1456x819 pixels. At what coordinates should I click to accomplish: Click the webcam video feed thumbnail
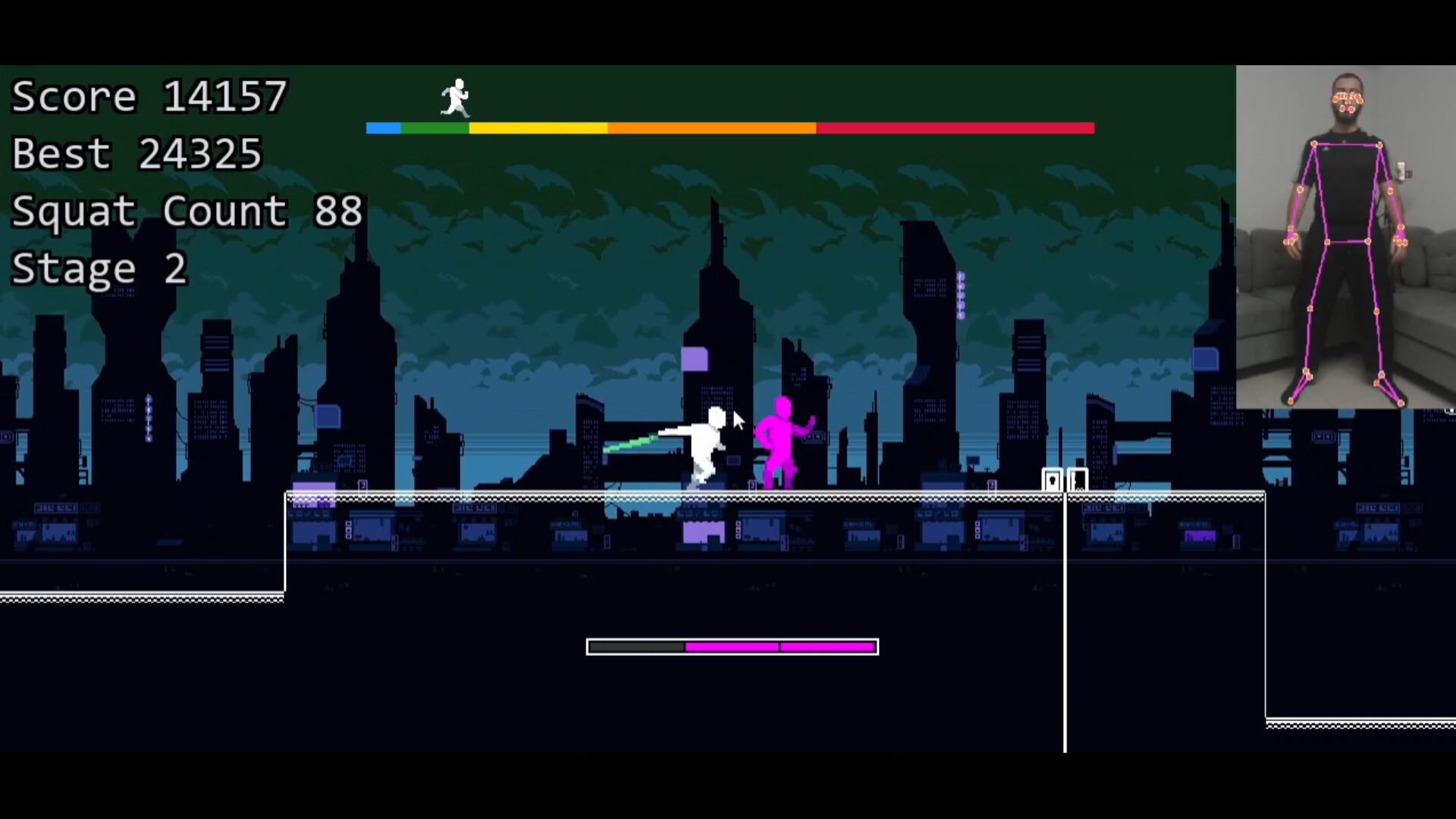click(1346, 235)
